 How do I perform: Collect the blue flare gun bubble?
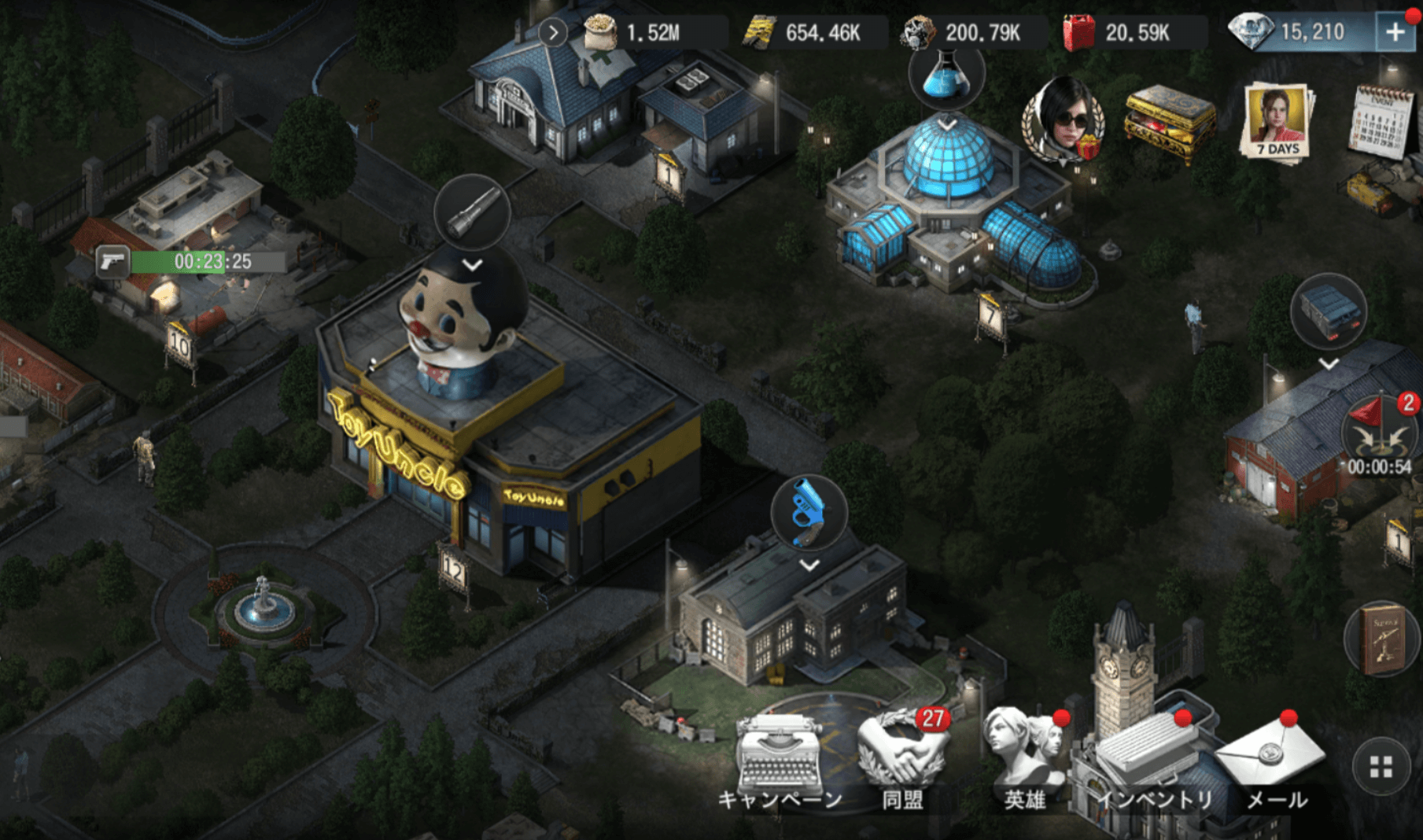[809, 512]
